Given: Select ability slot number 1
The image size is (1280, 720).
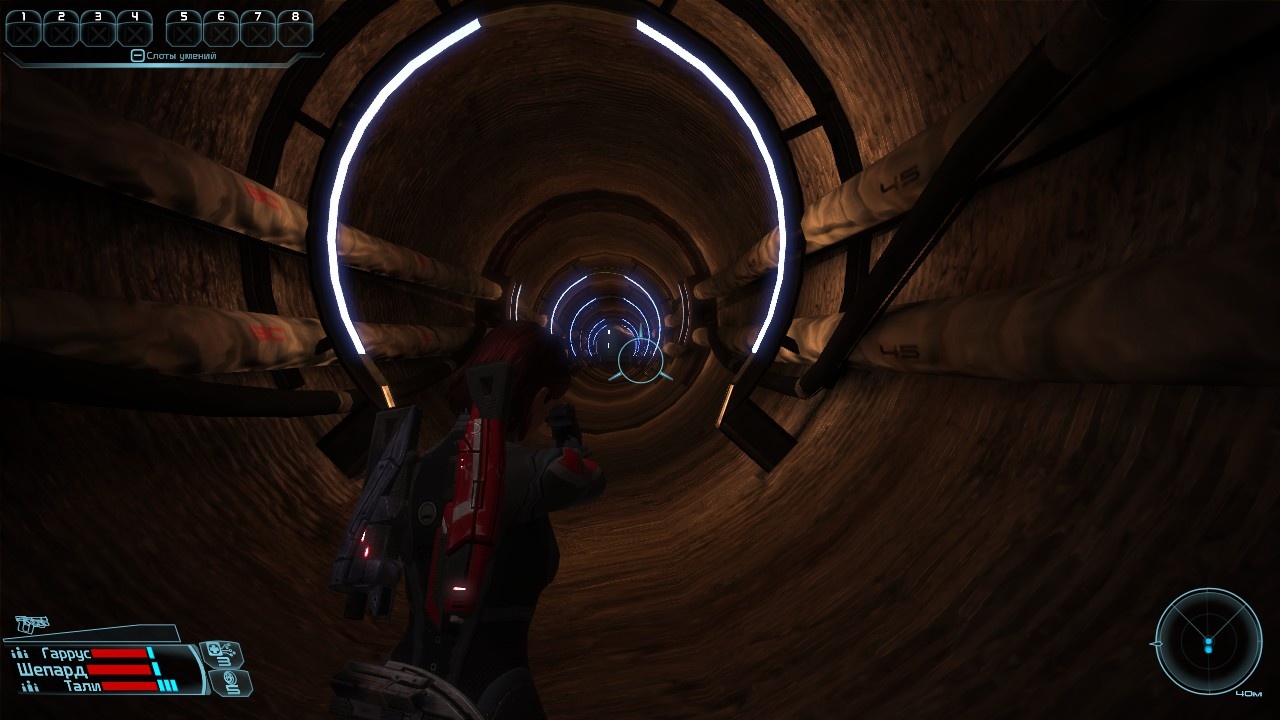Looking at the screenshot, I should tap(24, 30).
